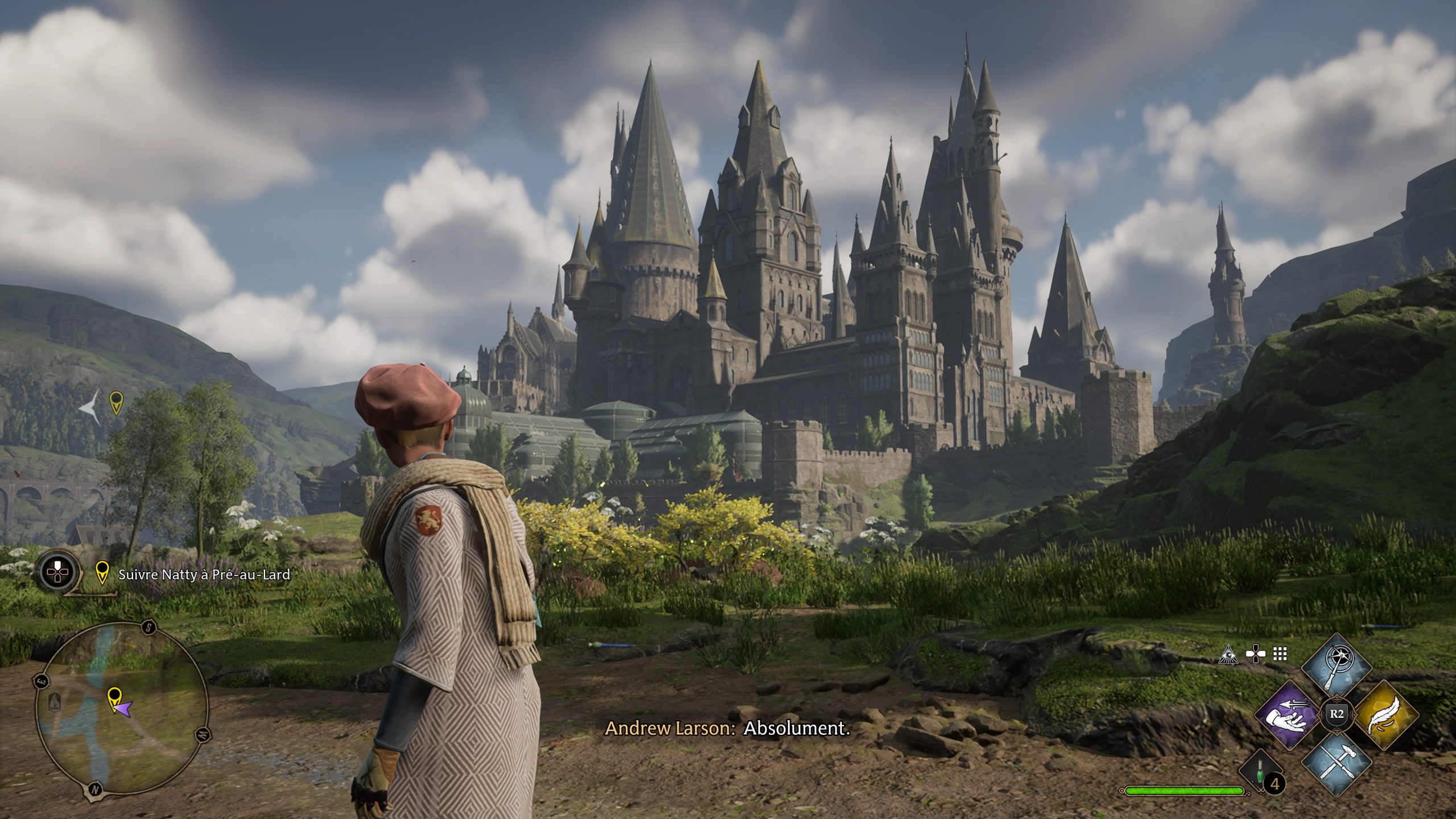
Task: Click the all-seeing eye pyramid icon
Action: point(1228,655)
